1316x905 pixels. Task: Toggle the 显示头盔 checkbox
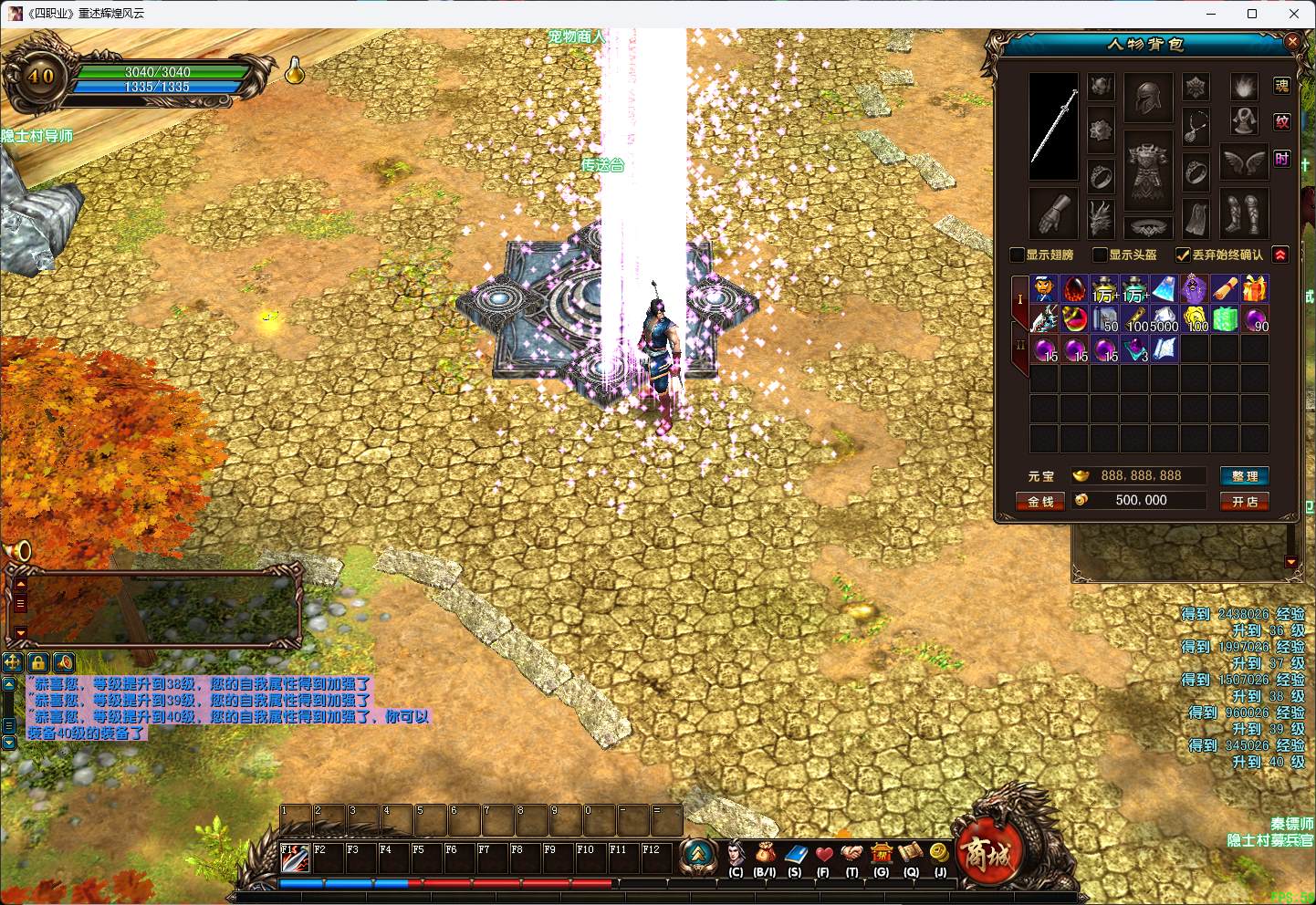1100,255
